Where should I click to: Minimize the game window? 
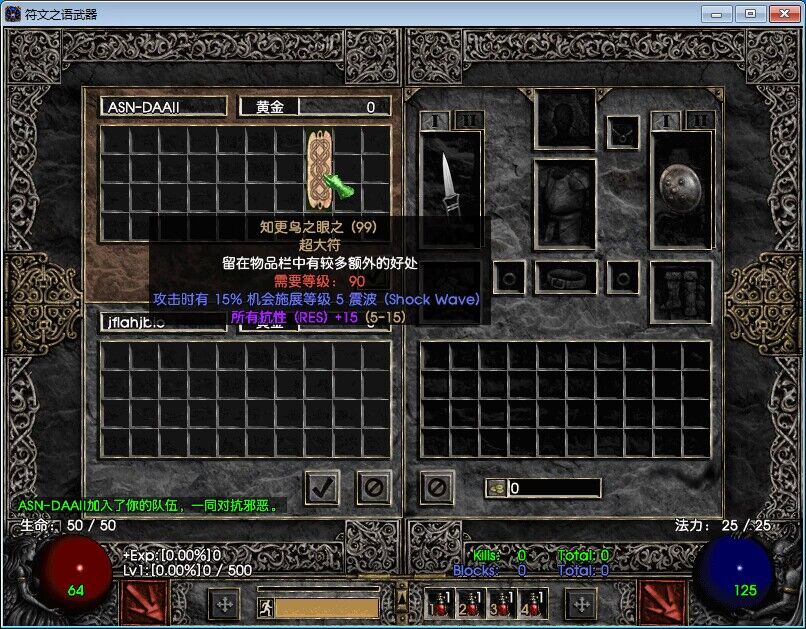716,13
